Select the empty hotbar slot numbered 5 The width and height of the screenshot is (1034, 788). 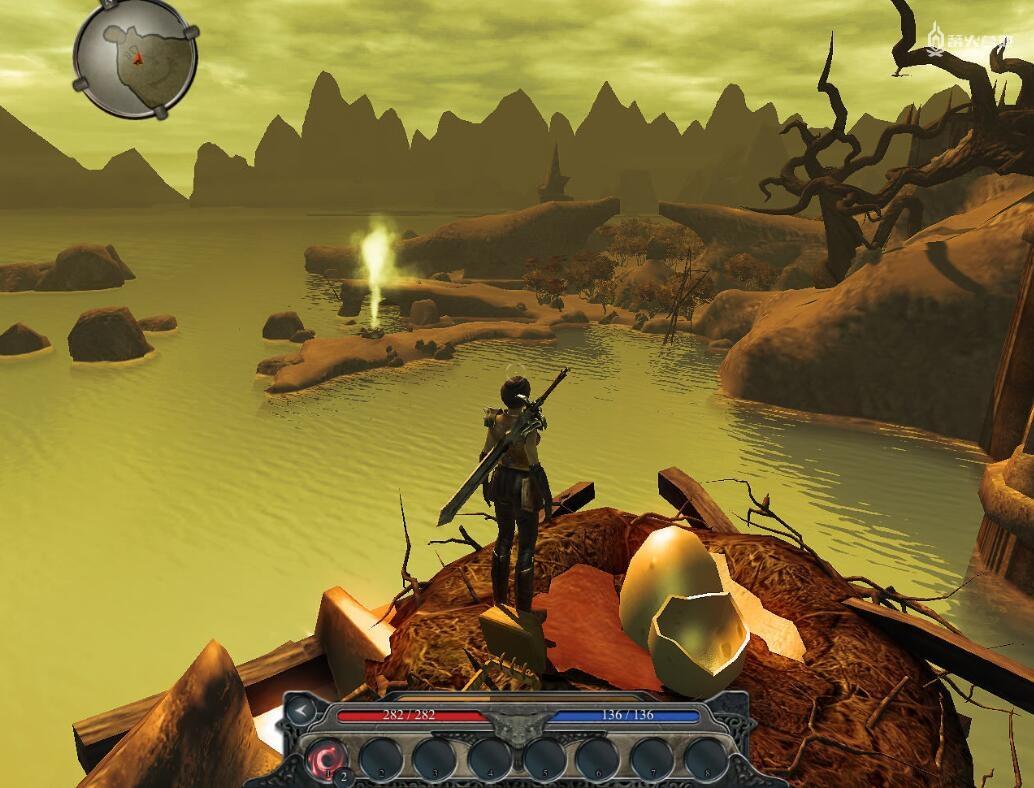[x=544, y=758]
